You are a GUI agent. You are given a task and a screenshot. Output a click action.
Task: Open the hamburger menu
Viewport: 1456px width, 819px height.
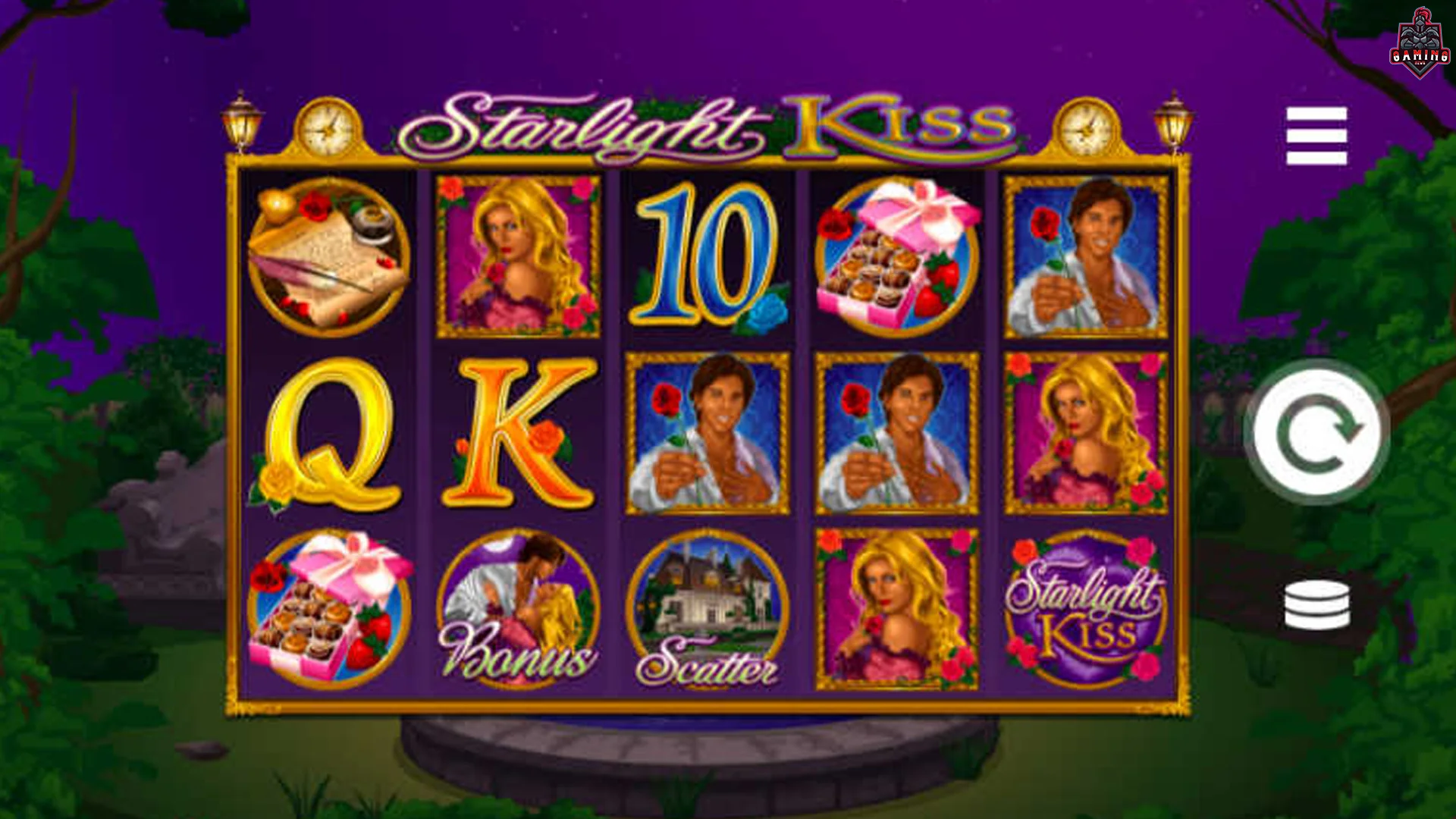click(1316, 136)
